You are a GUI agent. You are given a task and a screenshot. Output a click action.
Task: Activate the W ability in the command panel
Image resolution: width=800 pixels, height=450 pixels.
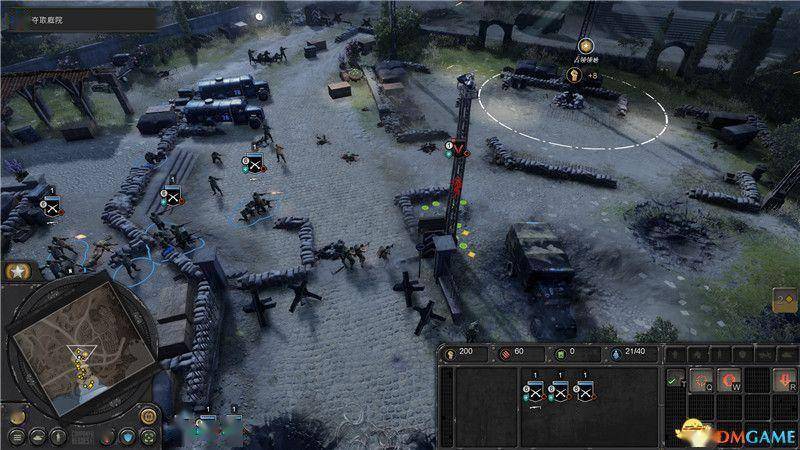coord(732,378)
